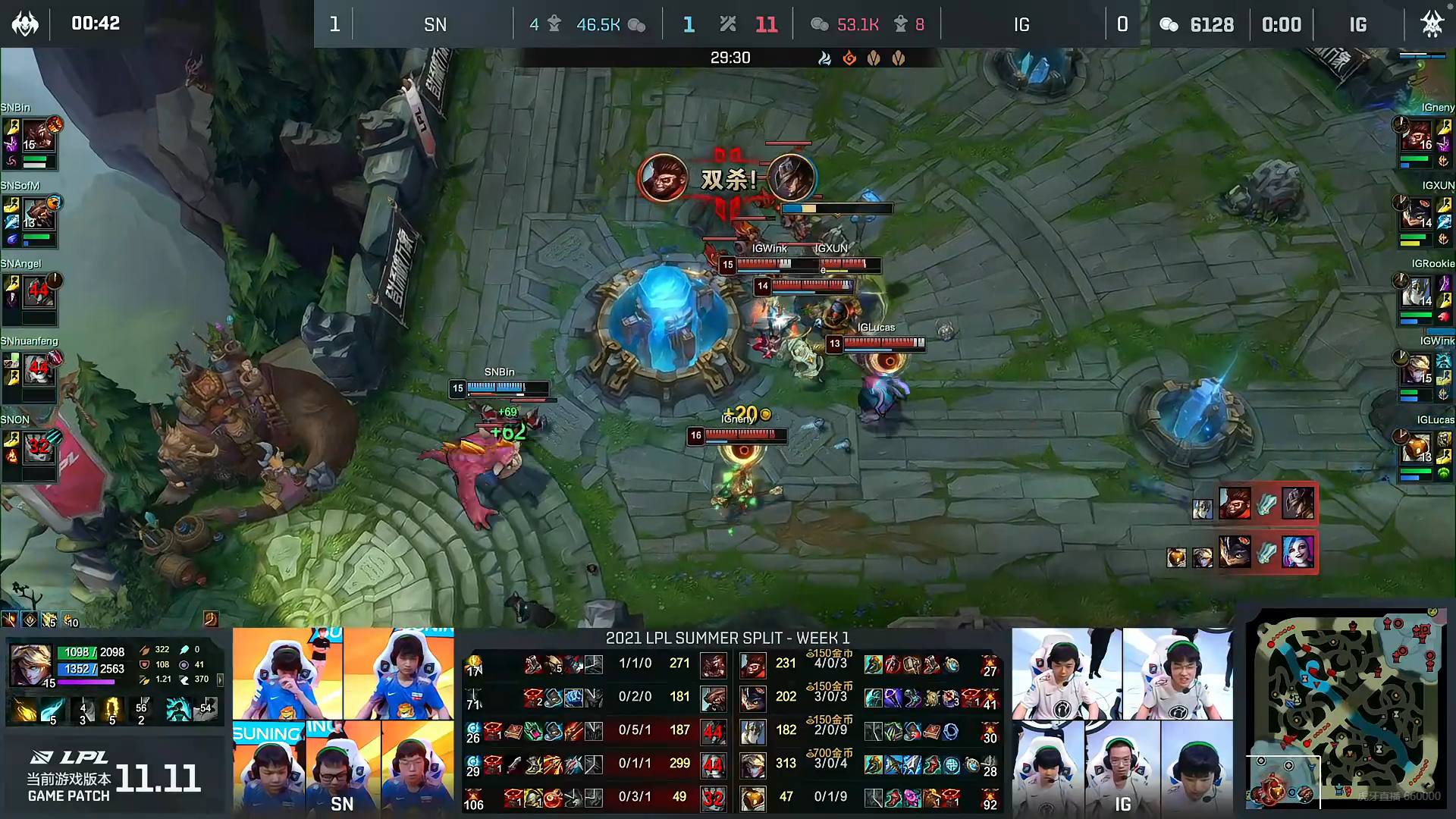
Task: Click IGWink's champion portrait
Action: (x=1417, y=370)
